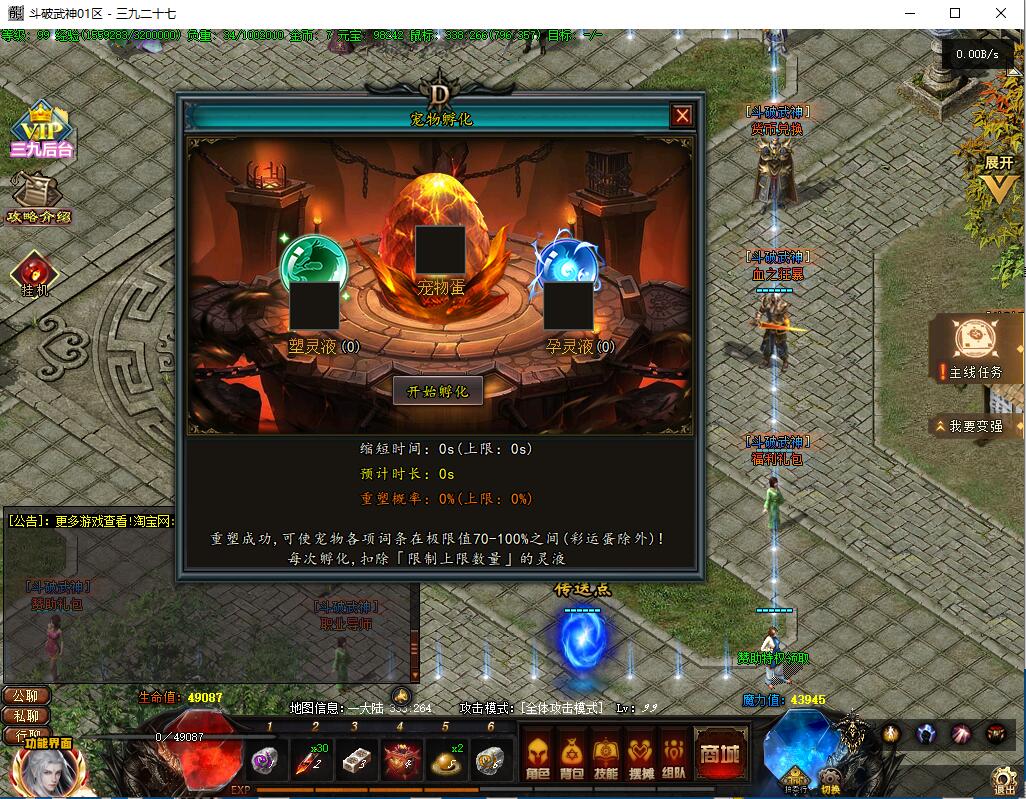1026x799 pixels.
Task: Close the 宠物孵化 pet hatching window
Action: point(682,116)
